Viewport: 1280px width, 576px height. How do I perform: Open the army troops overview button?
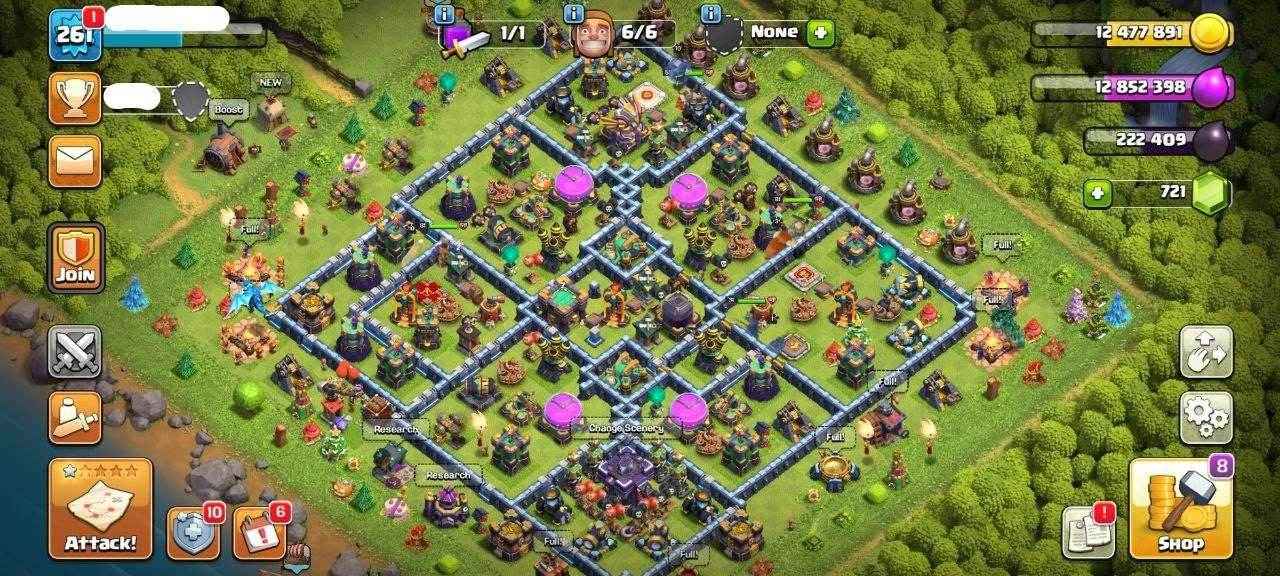click(75, 417)
